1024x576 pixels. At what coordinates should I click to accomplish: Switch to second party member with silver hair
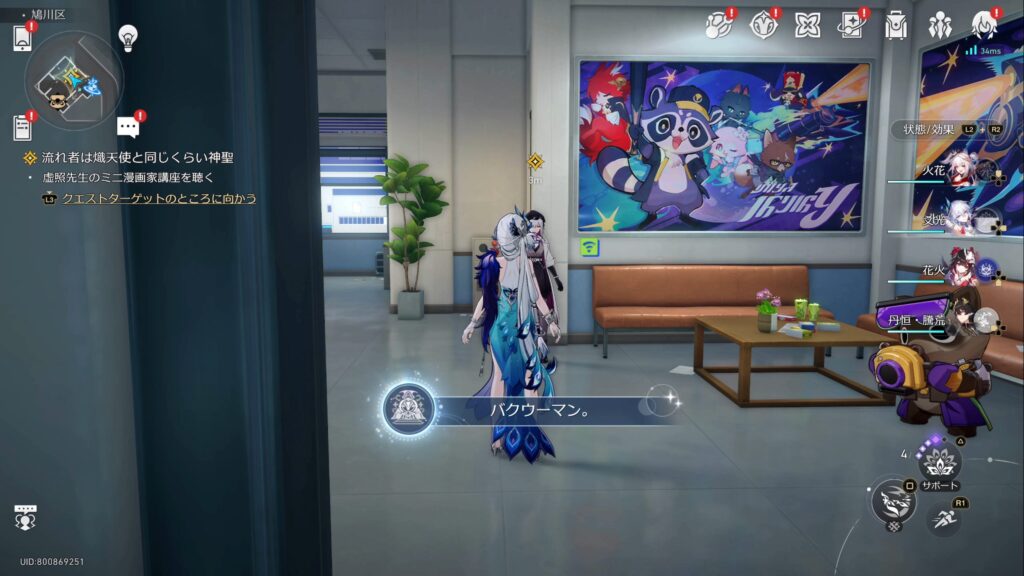click(962, 220)
